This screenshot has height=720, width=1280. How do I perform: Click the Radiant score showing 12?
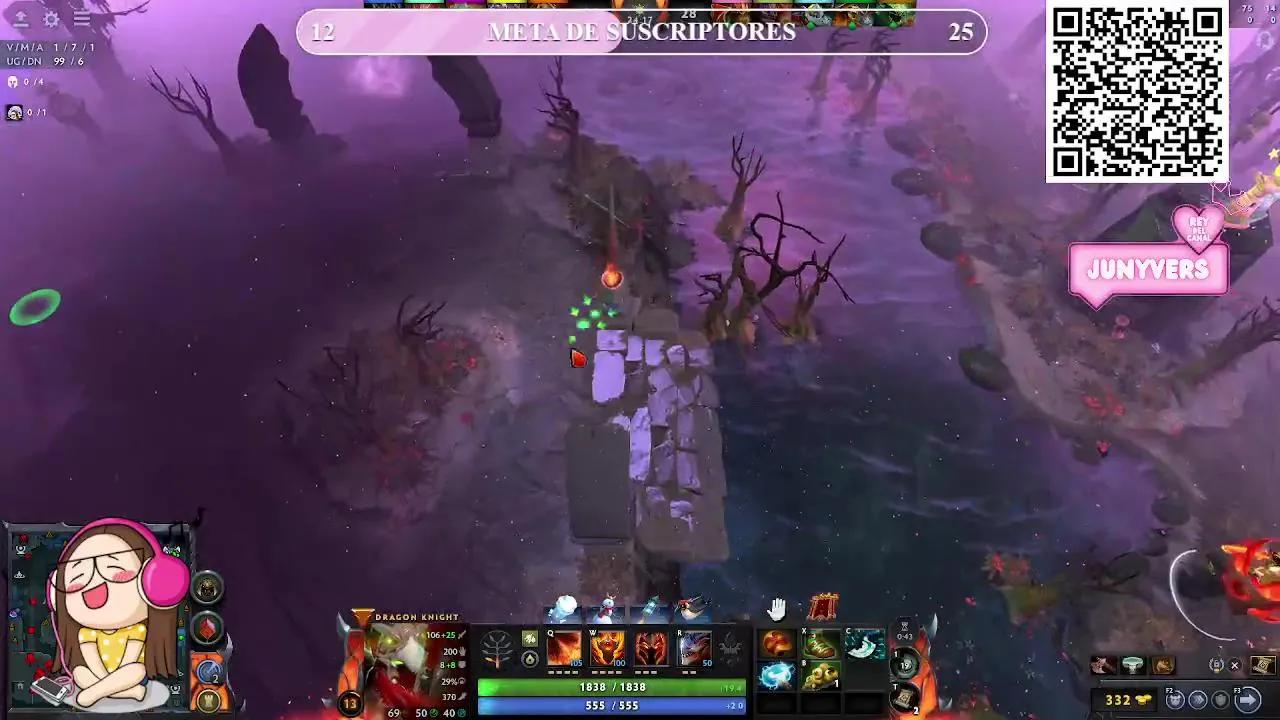pyautogui.click(x=322, y=32)
